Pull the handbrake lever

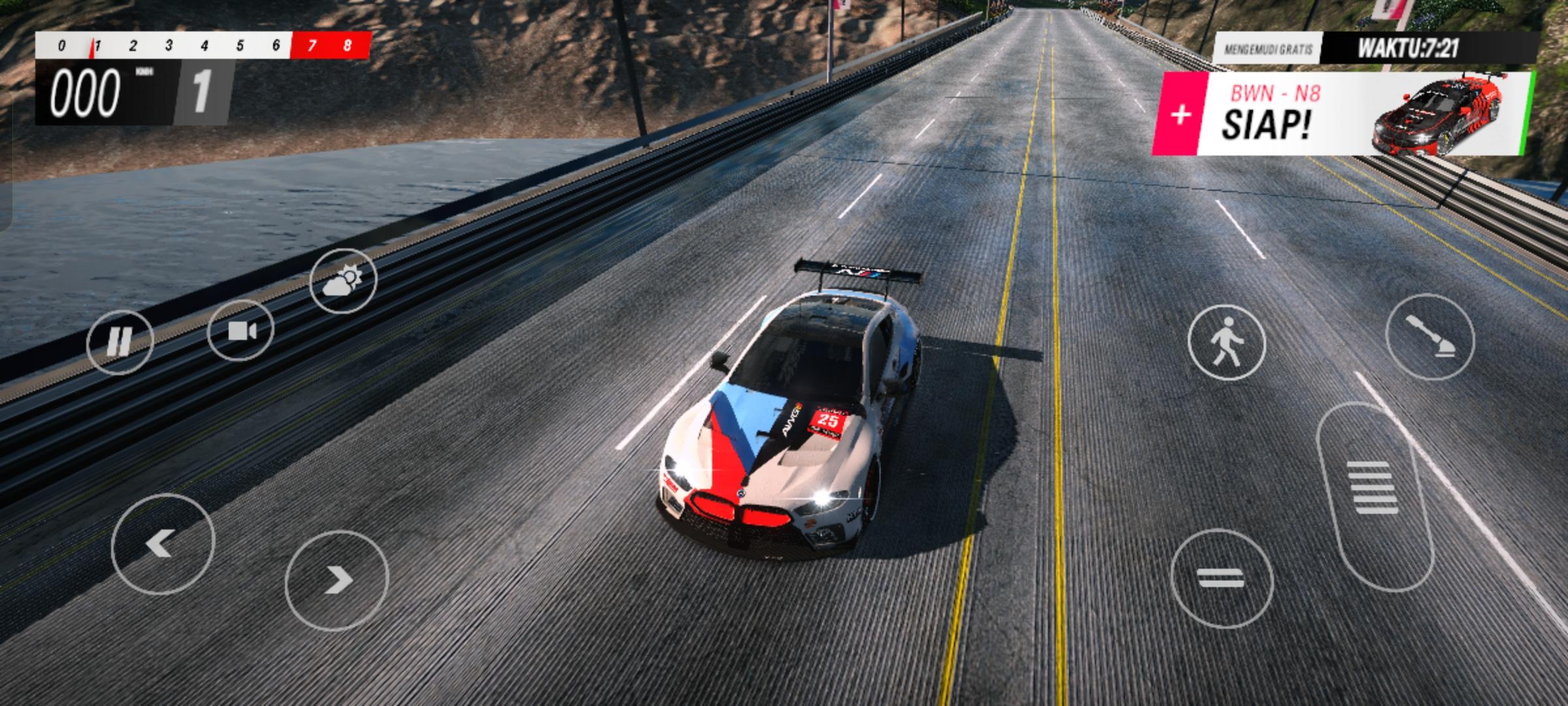click(1429, 337)
